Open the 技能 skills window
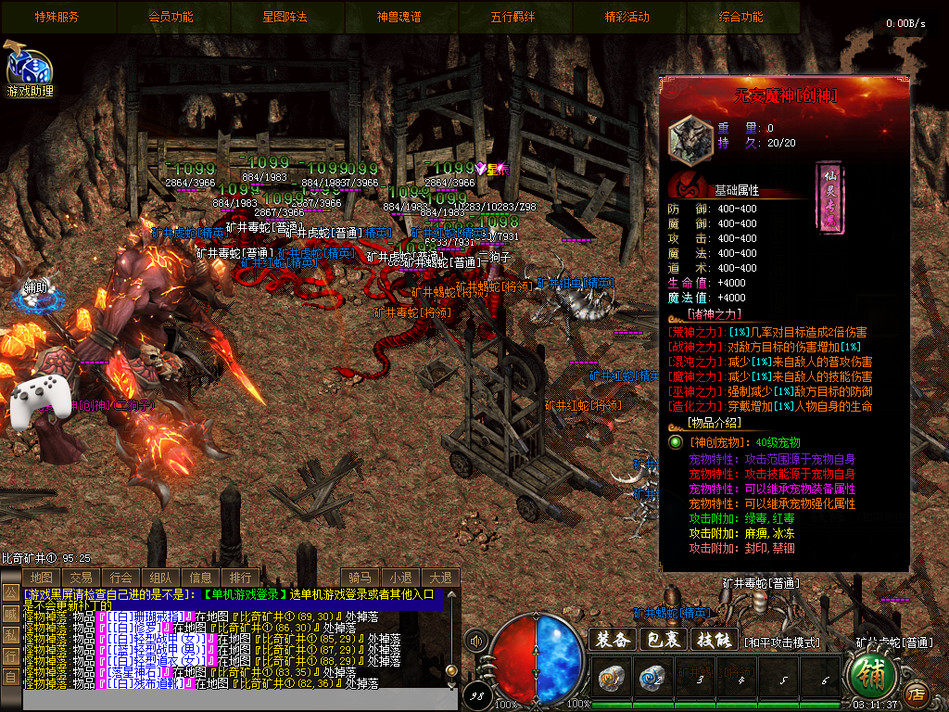949x712 pixels. point(714,639)
